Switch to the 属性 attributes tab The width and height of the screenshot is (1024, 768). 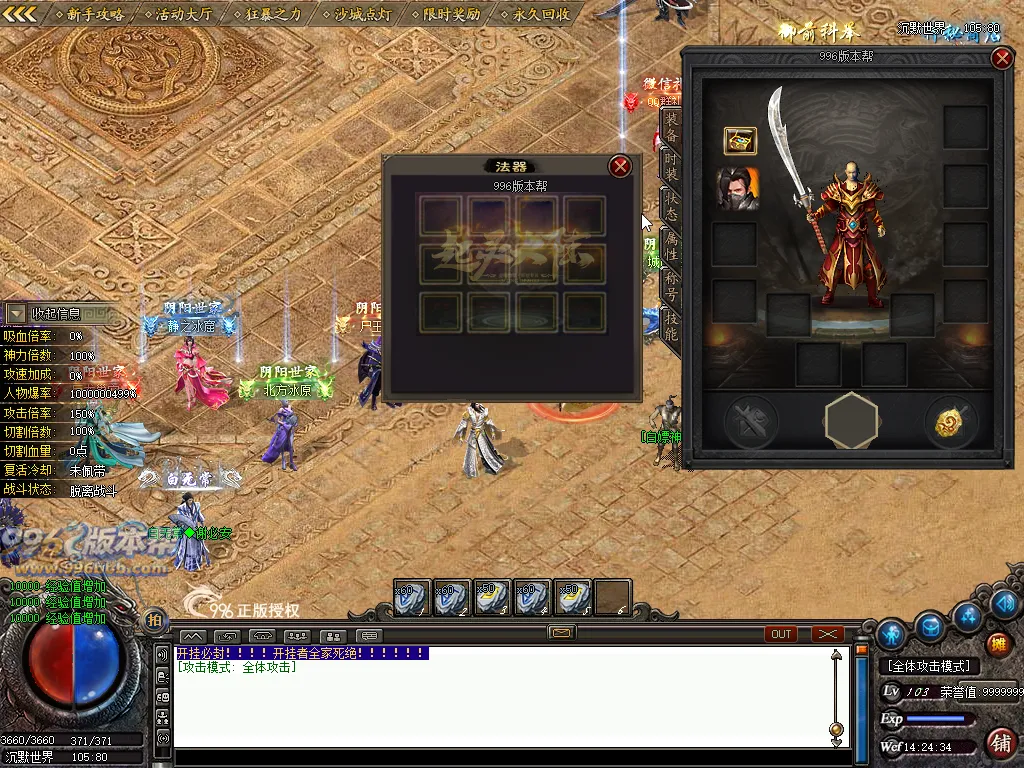[x=671, y=247]
